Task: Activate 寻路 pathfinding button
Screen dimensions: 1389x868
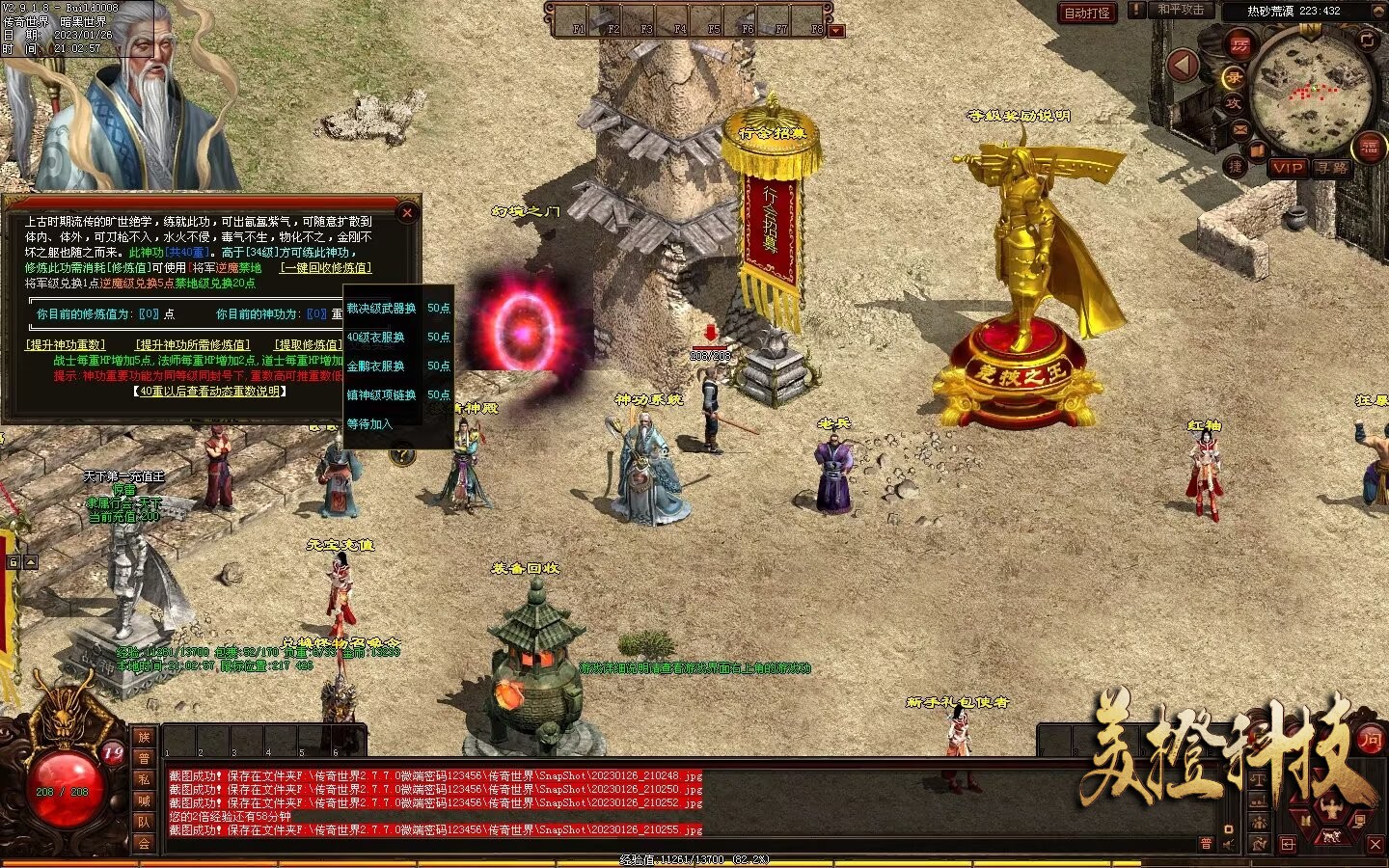Action: [1331, 168]
